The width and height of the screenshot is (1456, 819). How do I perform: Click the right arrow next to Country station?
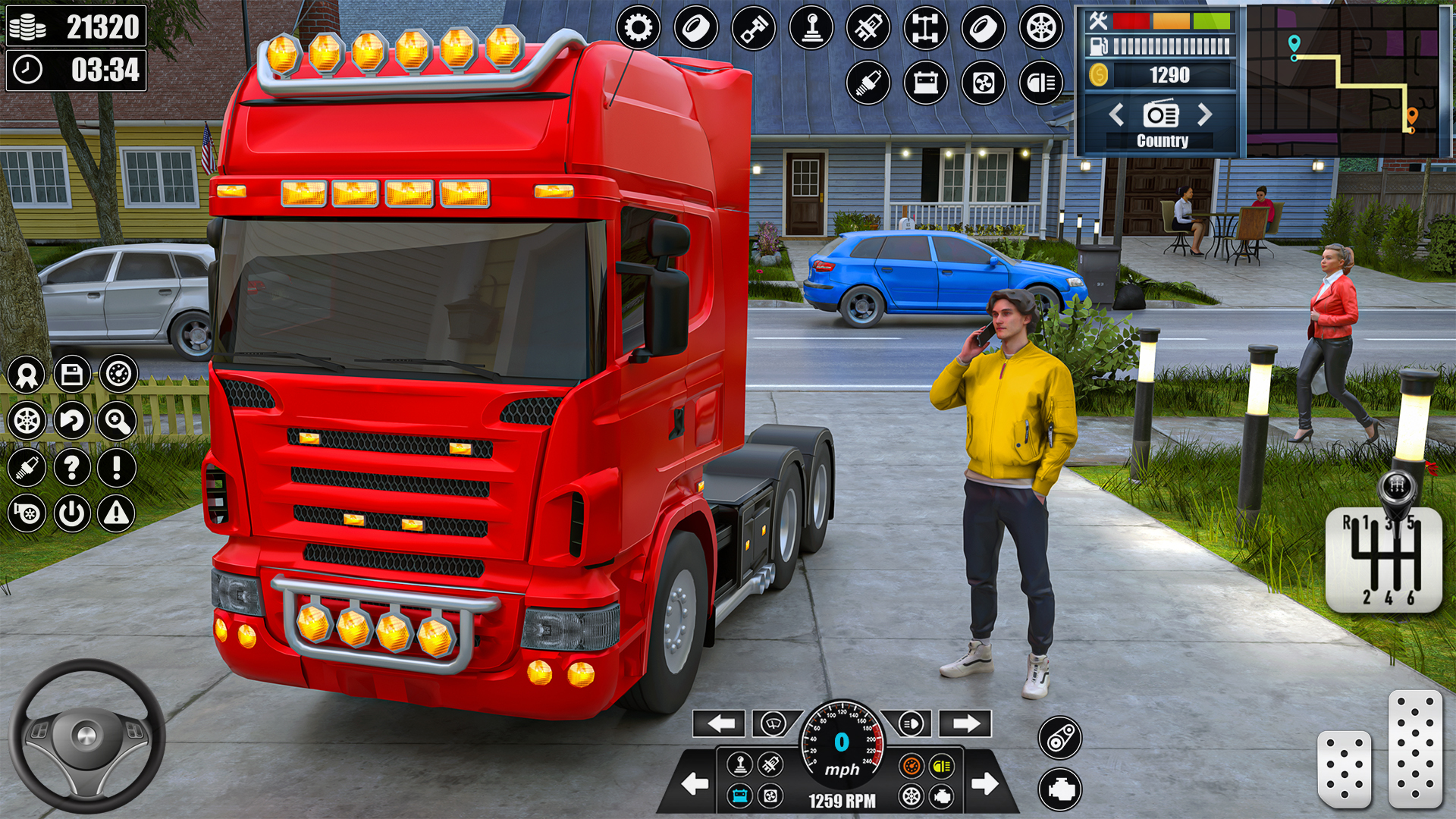[1205, 115]
